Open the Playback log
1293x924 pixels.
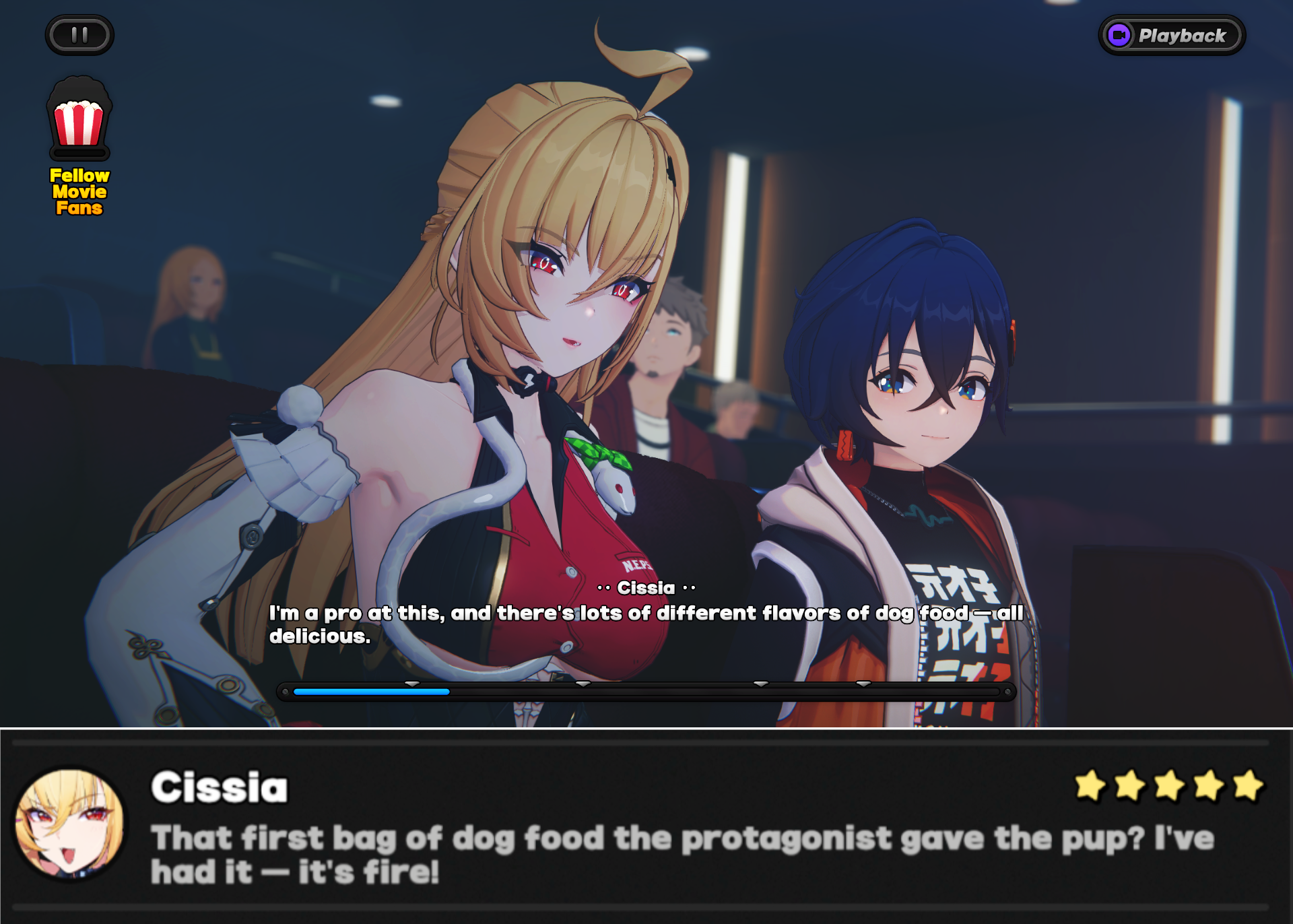[x=1172, y=35]
